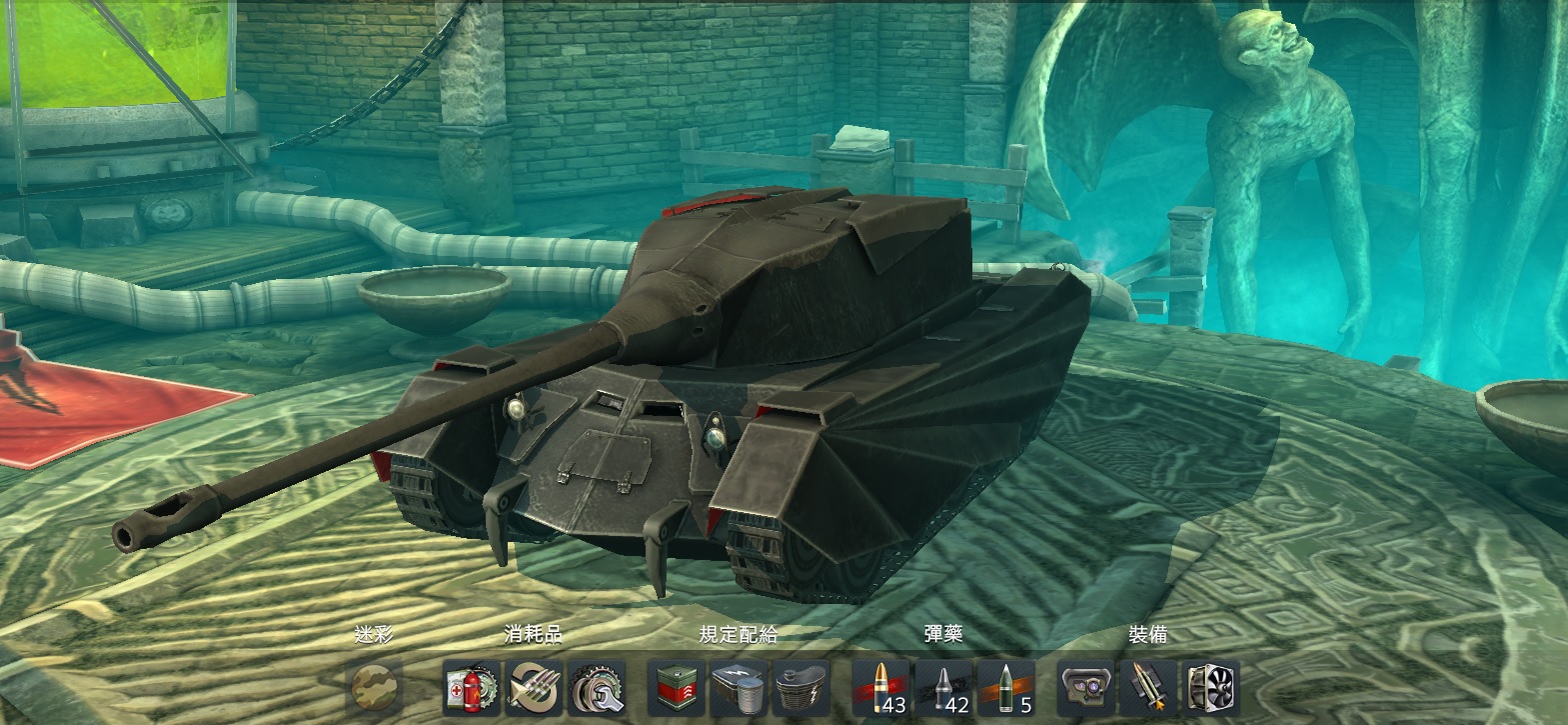Open the ventilation fan equipment slot
Screen dimensions: 1568x725
click(1211, 688)
